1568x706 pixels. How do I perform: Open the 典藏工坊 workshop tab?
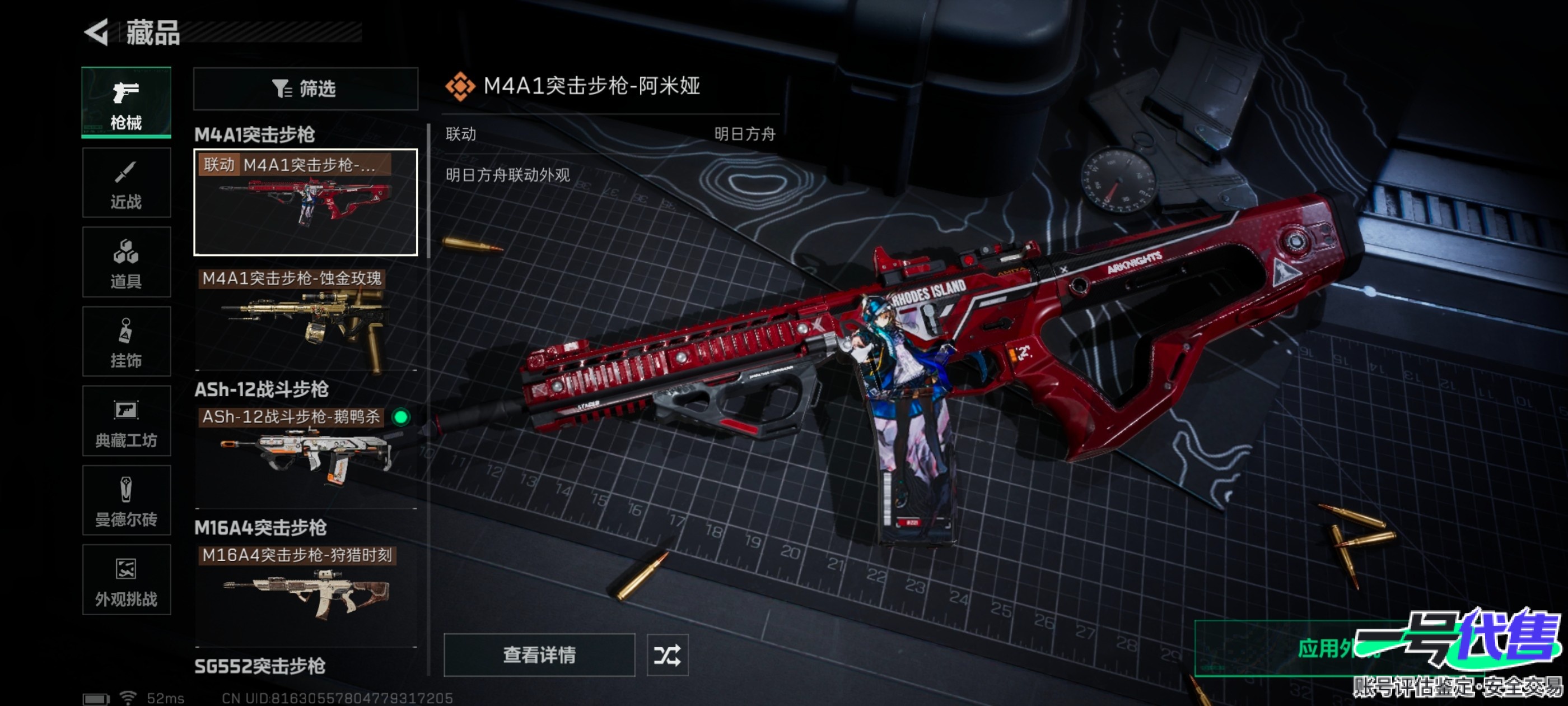tap(126, 421)
